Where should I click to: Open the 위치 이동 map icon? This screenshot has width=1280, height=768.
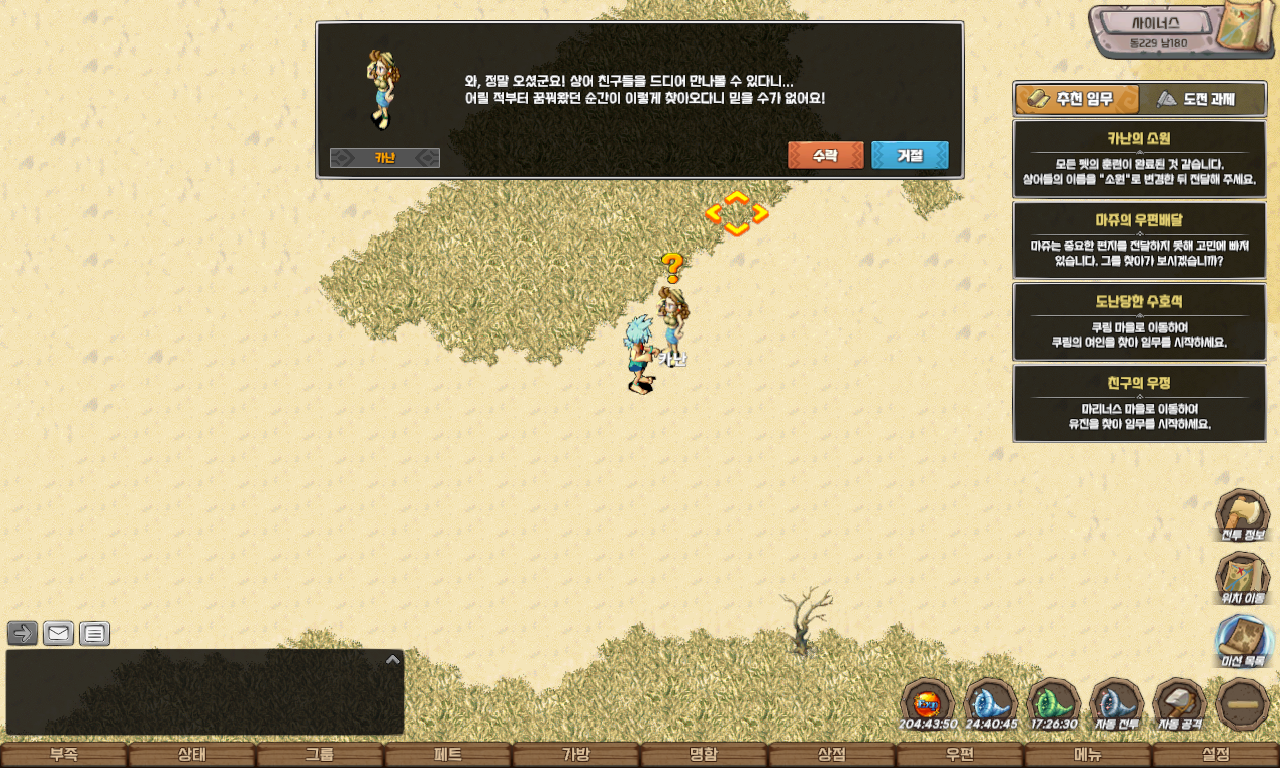pos(1242,579)
